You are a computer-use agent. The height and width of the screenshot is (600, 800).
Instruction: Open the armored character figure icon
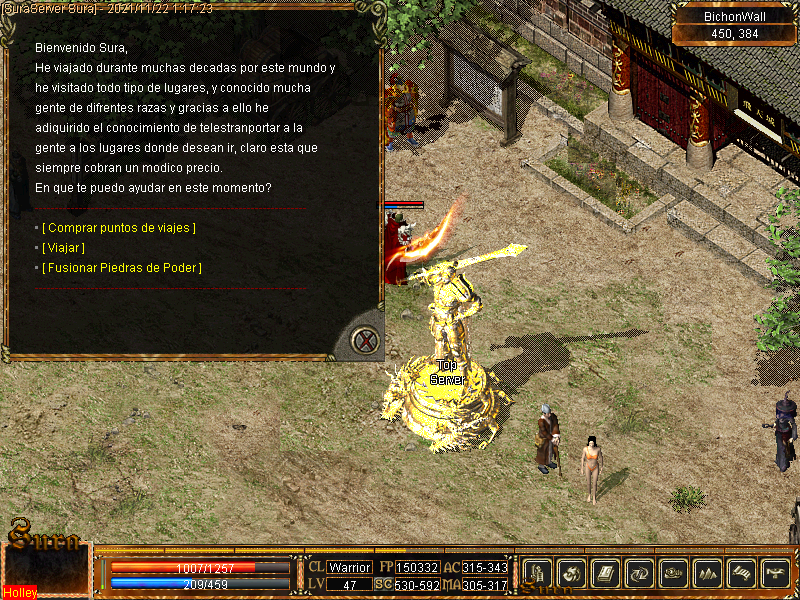tap(537, 573)
